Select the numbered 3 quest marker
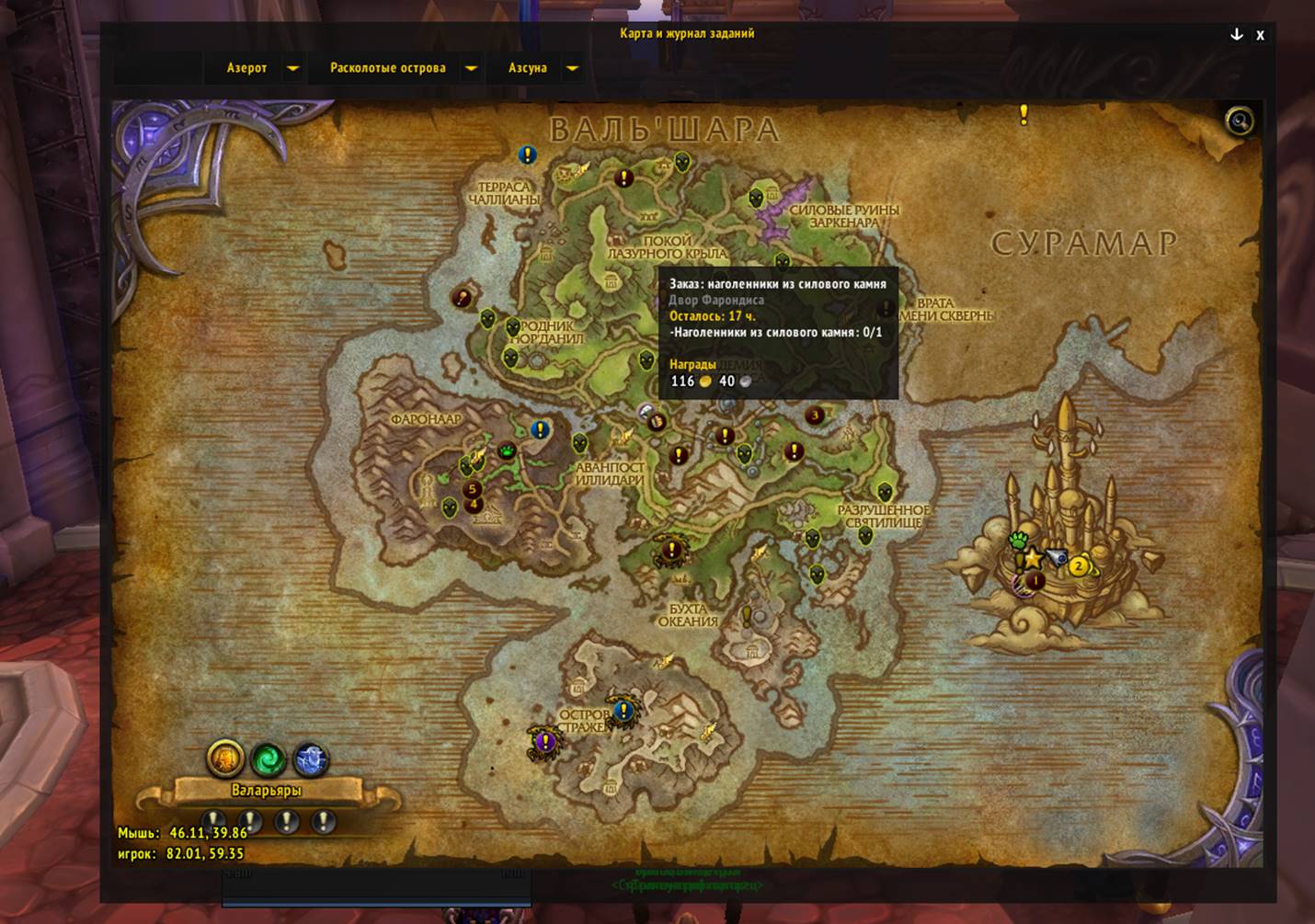Screen dimensions: 1315x924 coord(814,416)
